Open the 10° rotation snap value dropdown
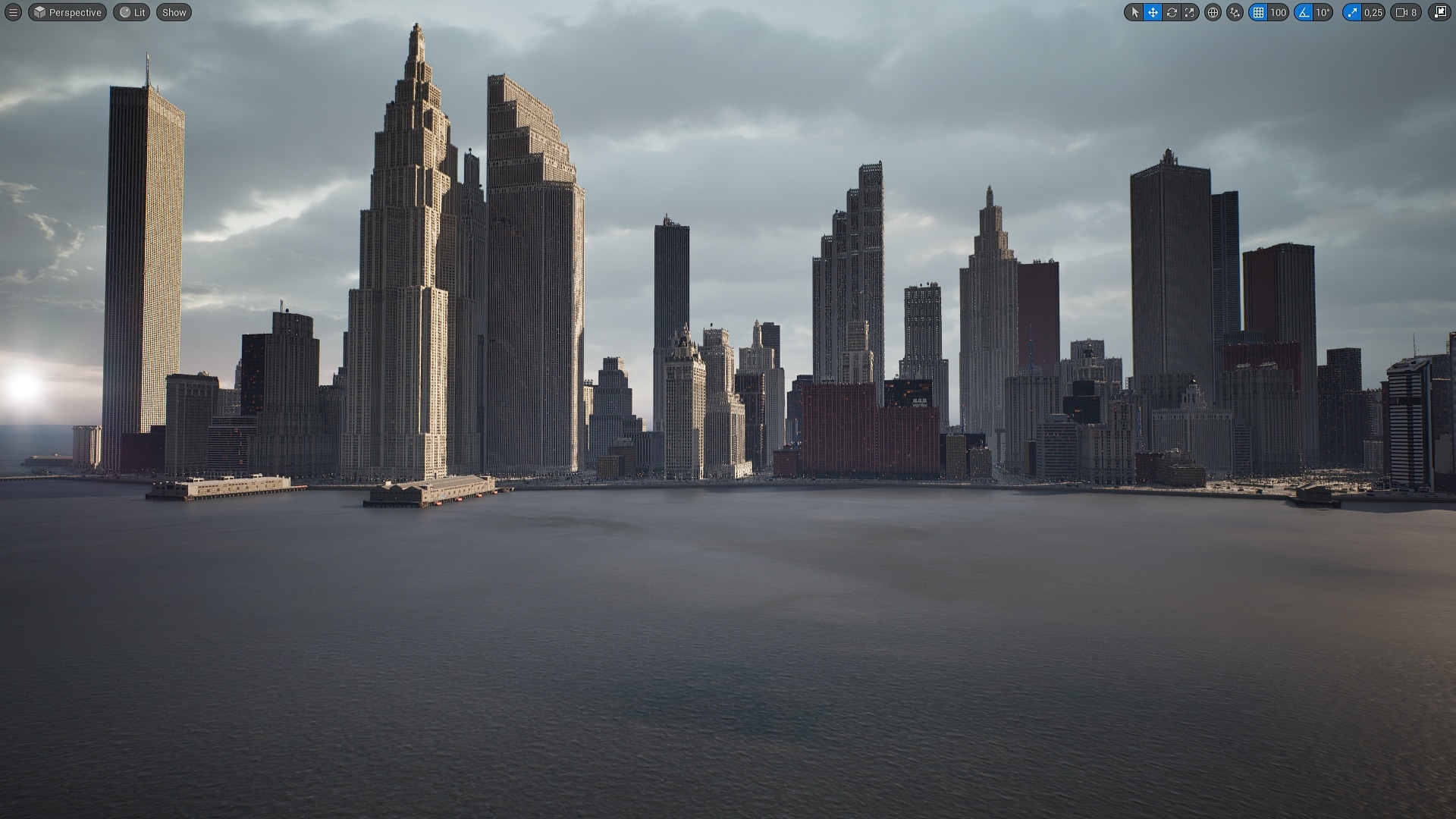 [1323, 12]
